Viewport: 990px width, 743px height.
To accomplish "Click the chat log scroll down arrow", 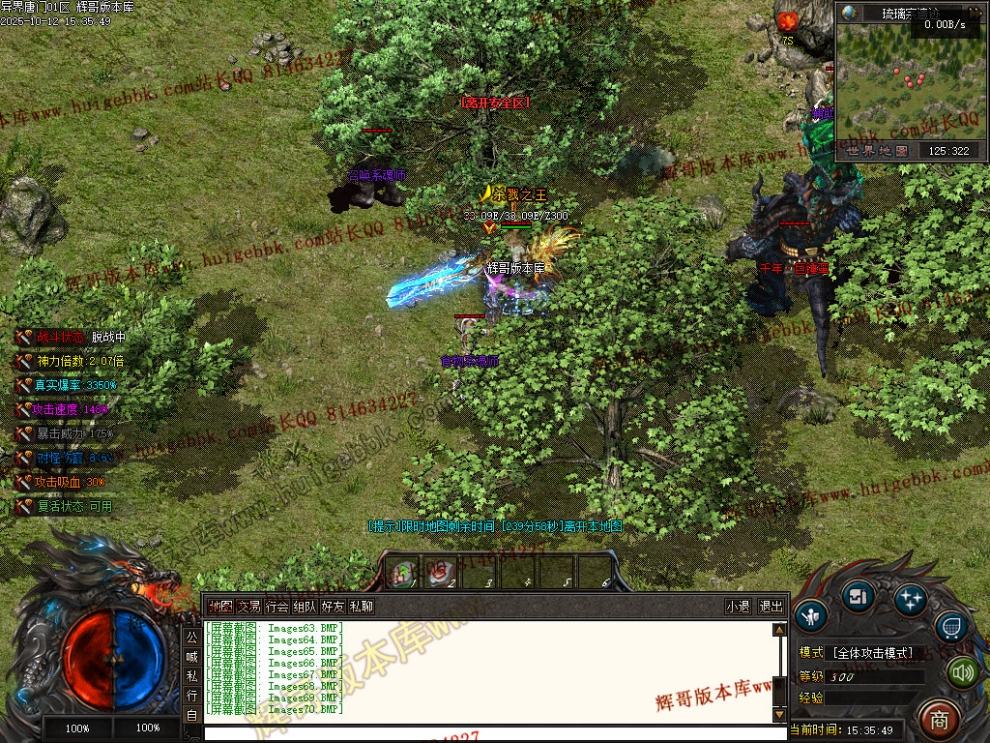I will (x=780, y=714).
